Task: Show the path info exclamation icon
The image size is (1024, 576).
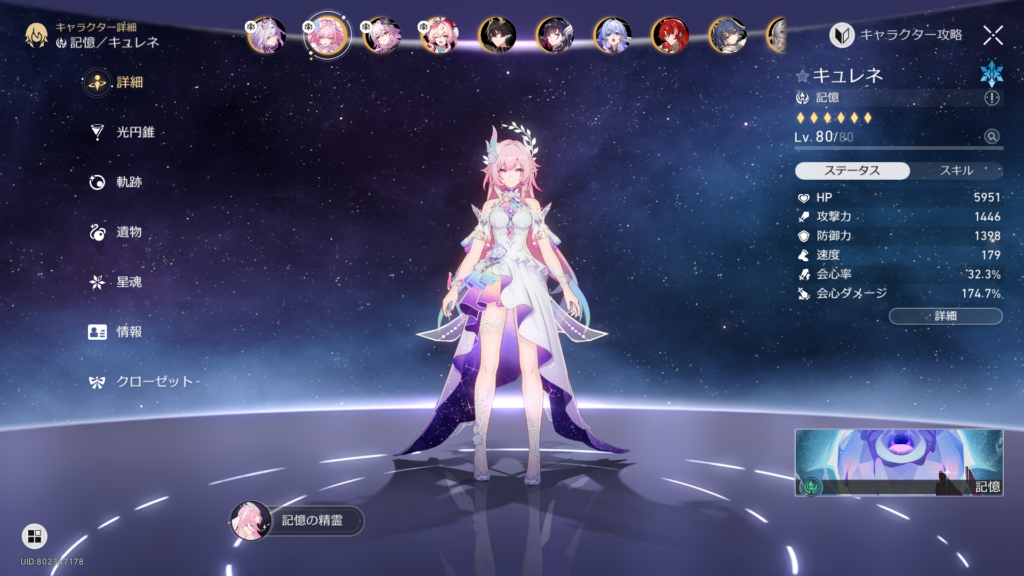Action: click(991, 98)
